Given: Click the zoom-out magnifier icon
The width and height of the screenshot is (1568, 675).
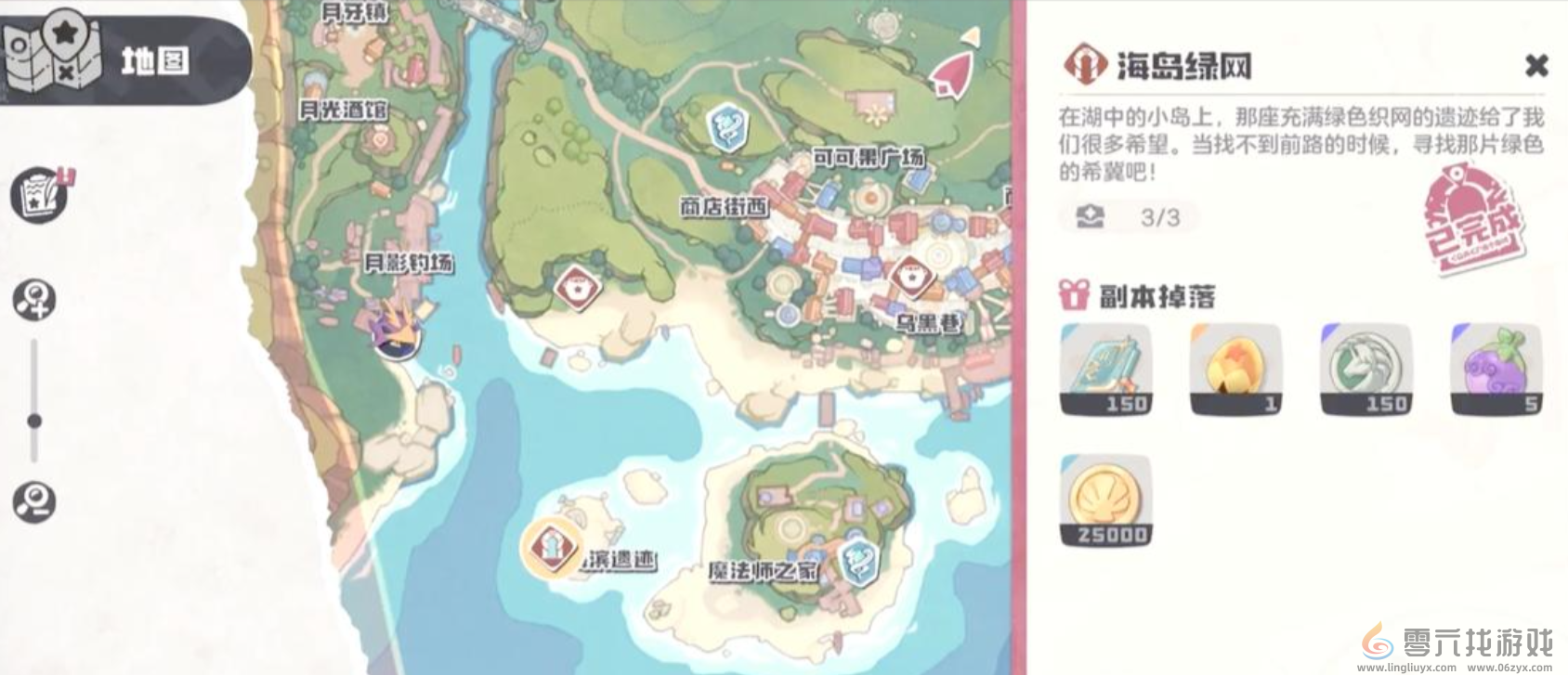Looking at the screenshot, I should point(35,502).
